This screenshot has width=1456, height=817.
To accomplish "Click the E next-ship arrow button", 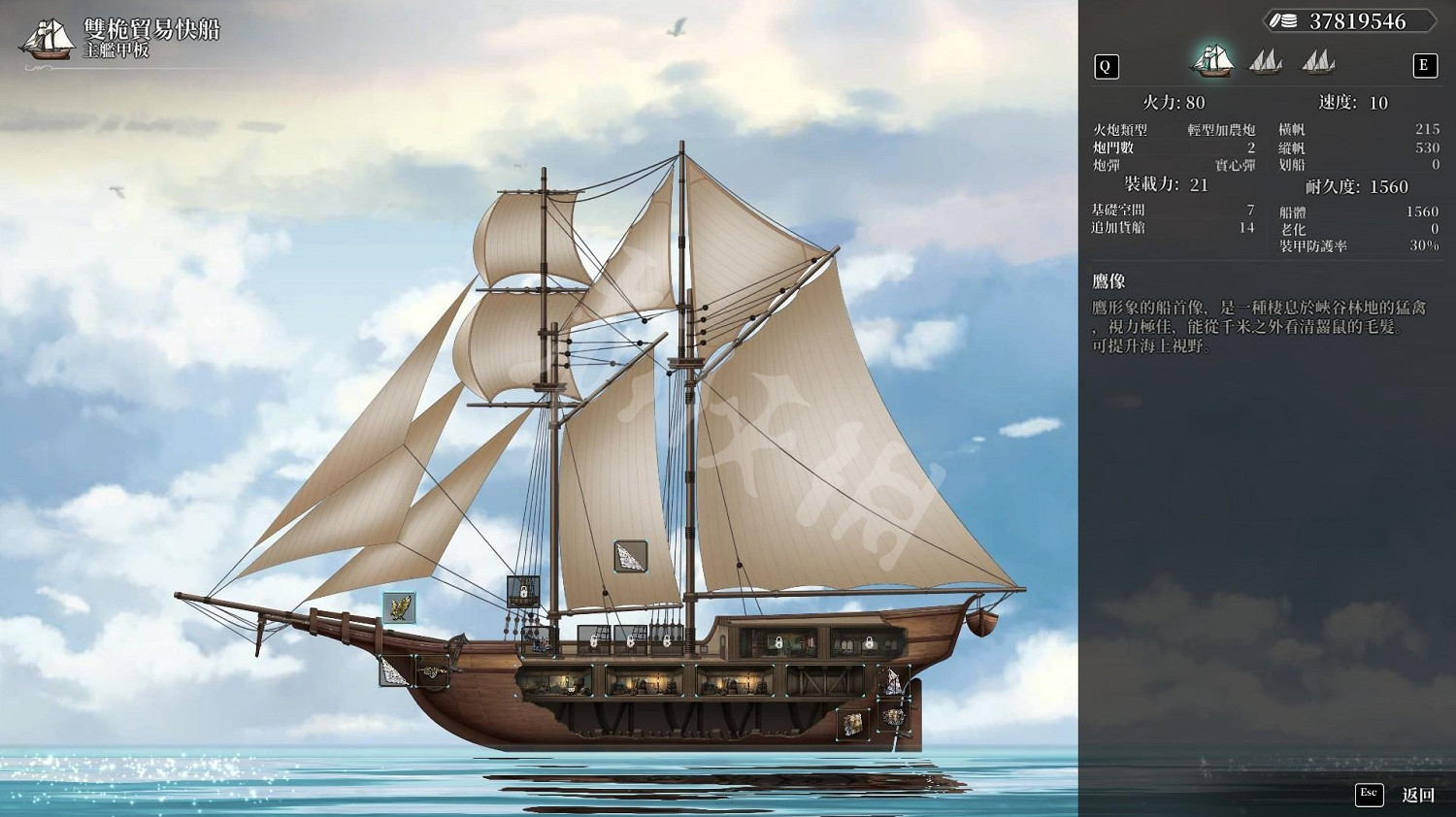I will [1423, 66].
